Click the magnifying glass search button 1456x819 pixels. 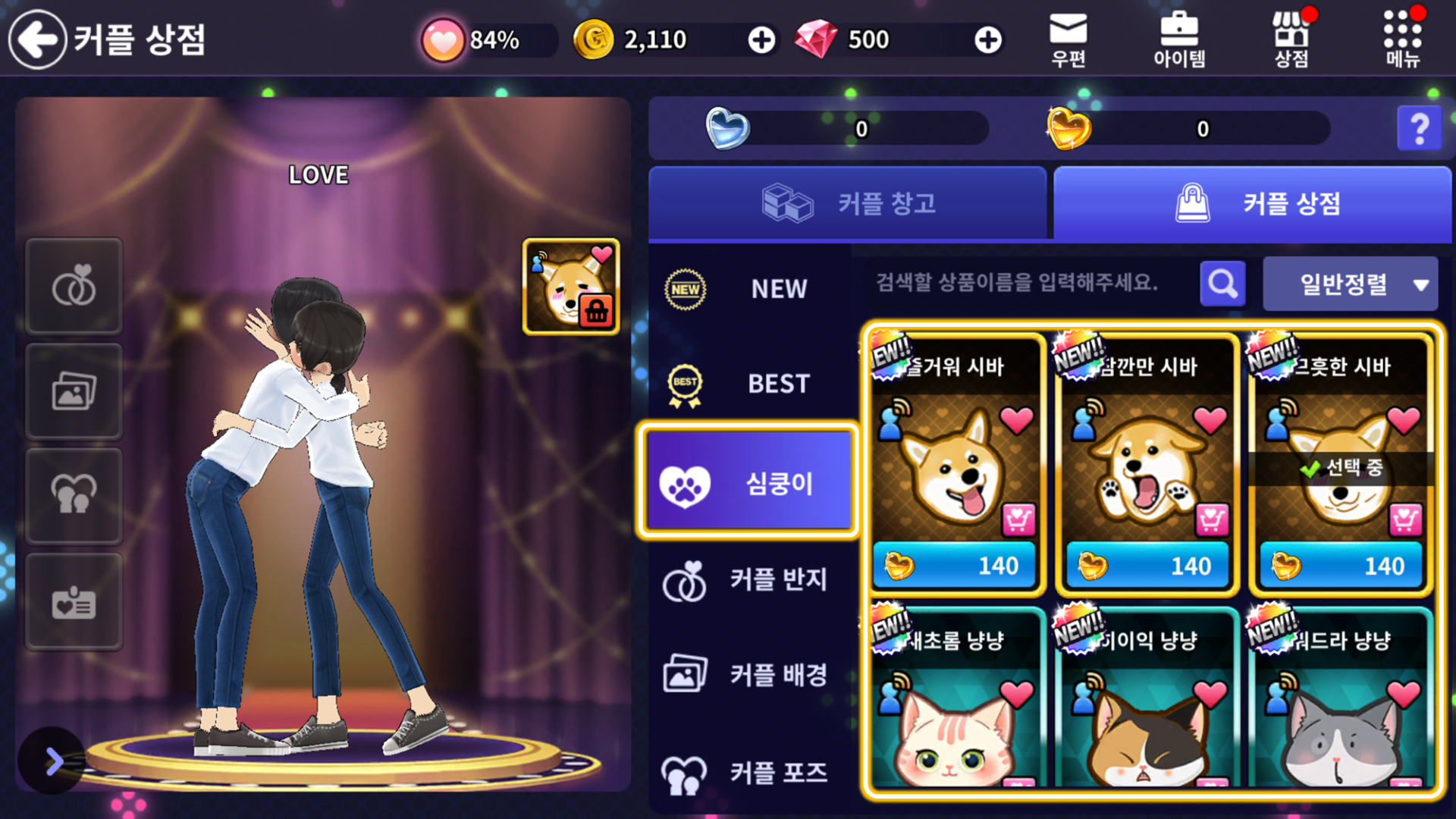click(x=1222, y=284)
